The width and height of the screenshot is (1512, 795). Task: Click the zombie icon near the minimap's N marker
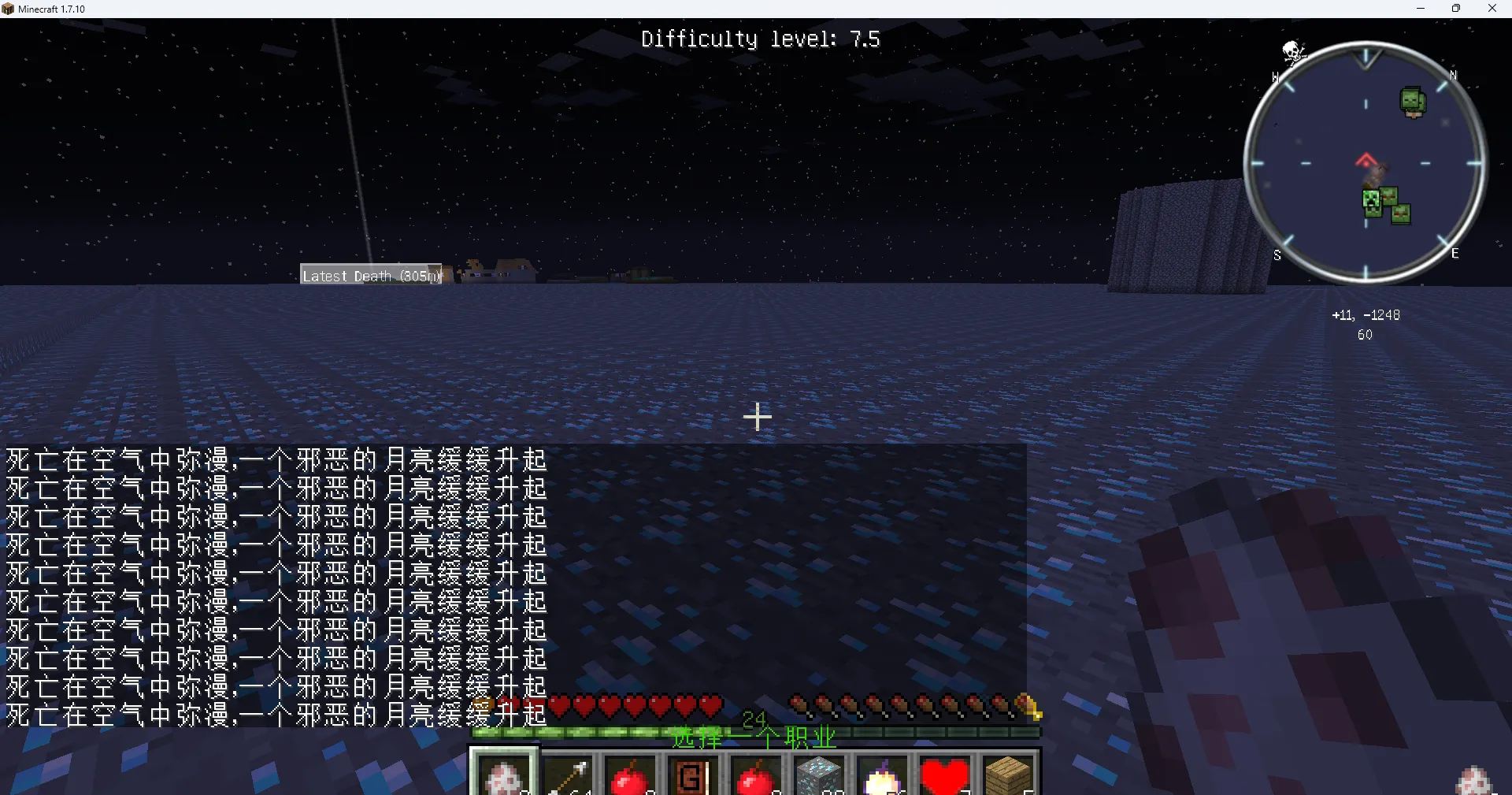(x=1414, y=101)
